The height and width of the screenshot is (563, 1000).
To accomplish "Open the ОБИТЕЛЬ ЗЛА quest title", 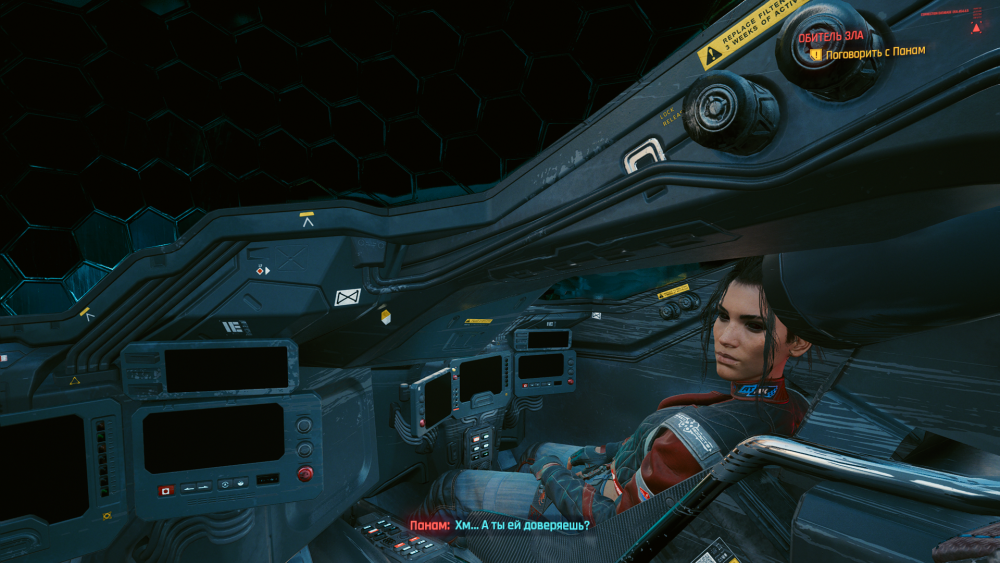I will tap(831, 36).
